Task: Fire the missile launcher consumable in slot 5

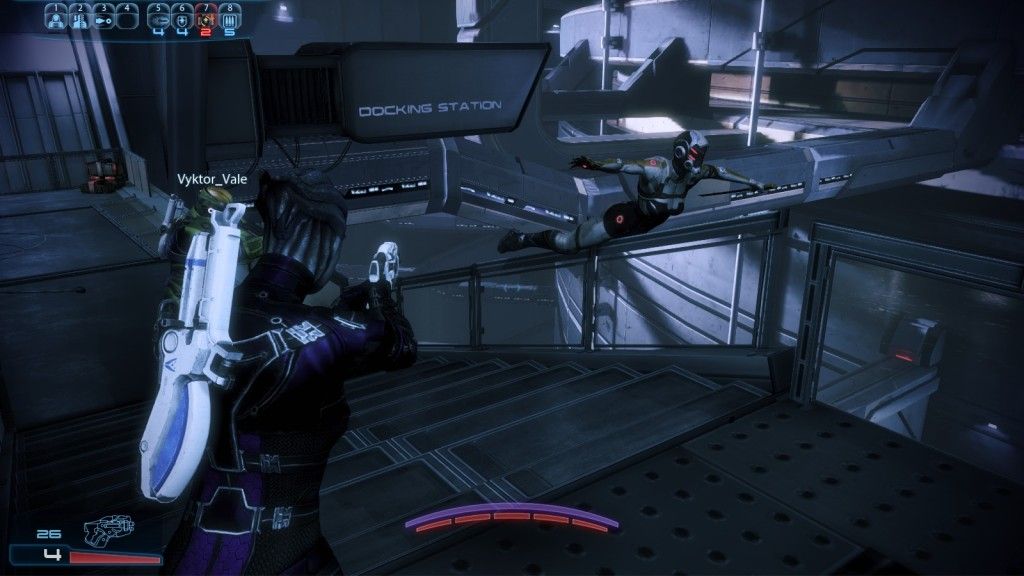Action: point(159,18)
